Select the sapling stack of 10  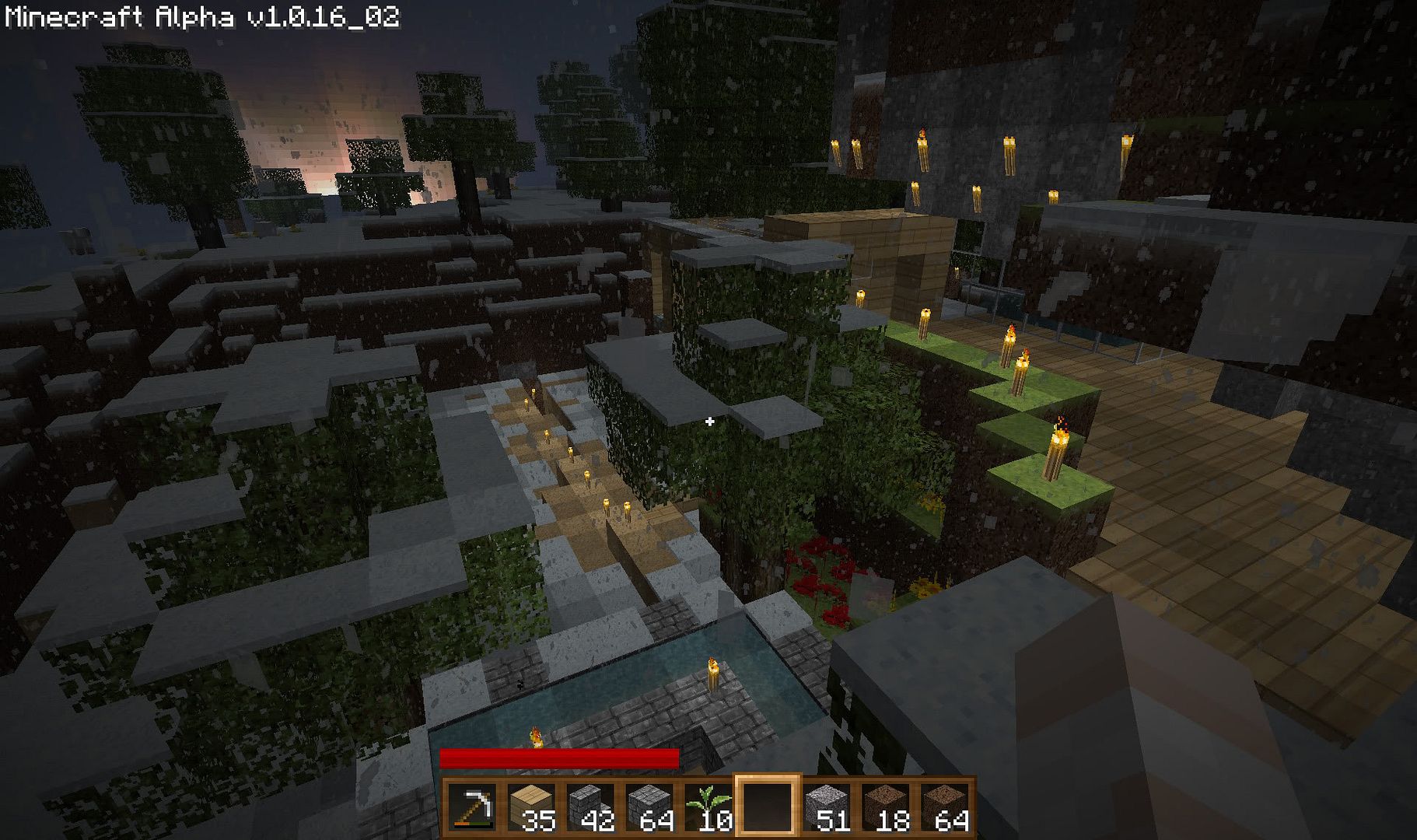(x=708, y=807)
